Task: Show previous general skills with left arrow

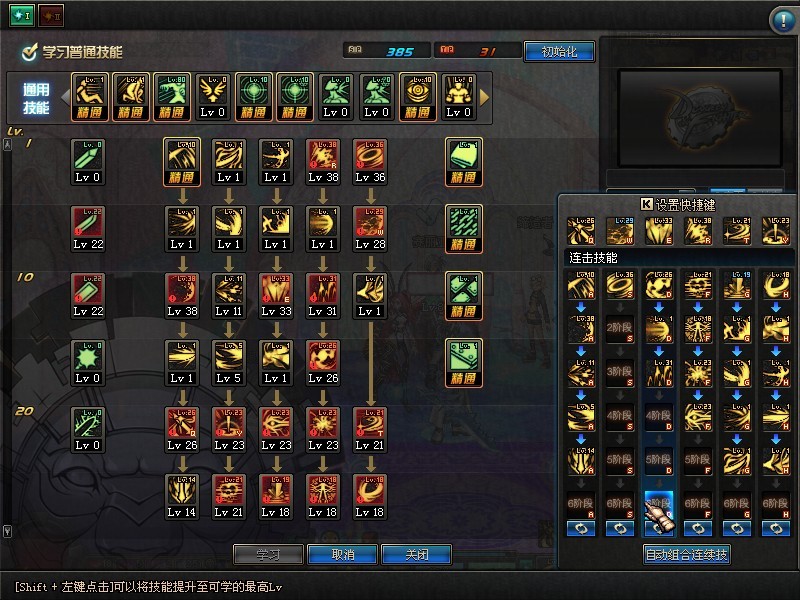Action: [x=64, y=97]
